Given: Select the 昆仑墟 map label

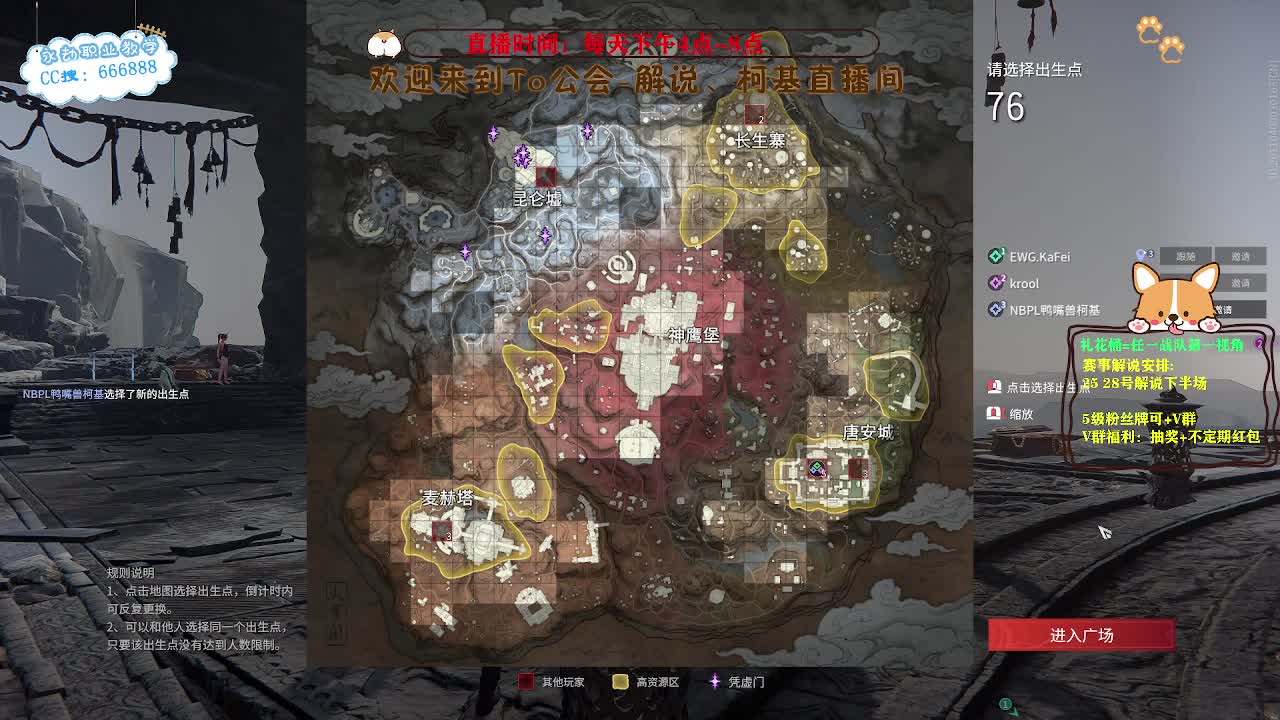Looking at the screenshot, I should click(535, 198).
